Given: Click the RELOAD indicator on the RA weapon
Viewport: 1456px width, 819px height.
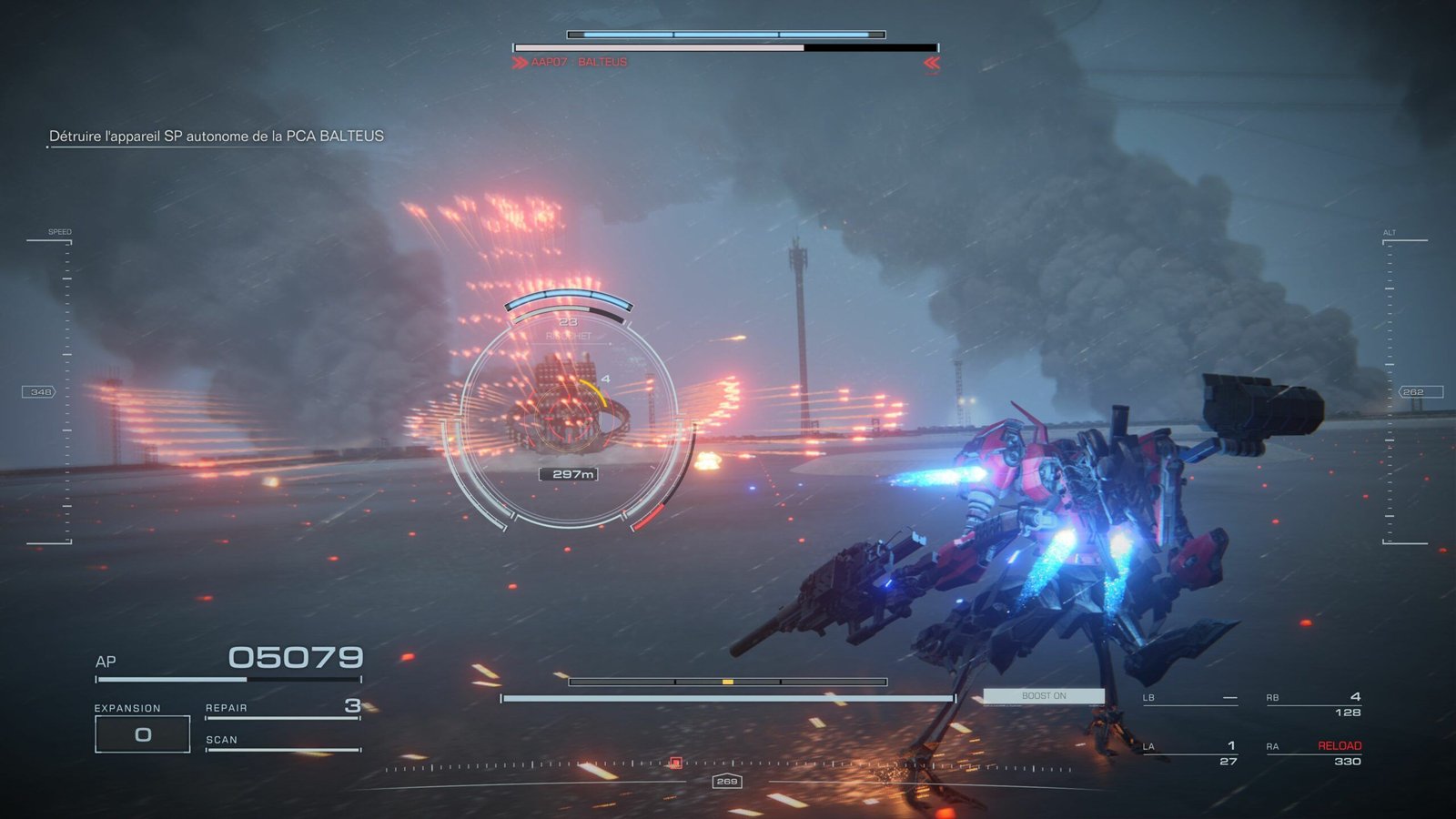Looking at the screenshot, I should 1339,743.
